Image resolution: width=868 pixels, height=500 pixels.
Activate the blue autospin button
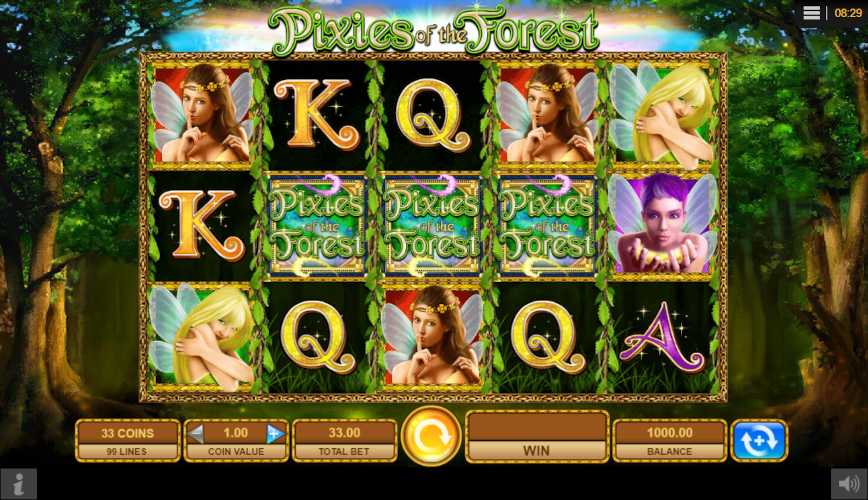pyautogui.click(x=759, y=440)
